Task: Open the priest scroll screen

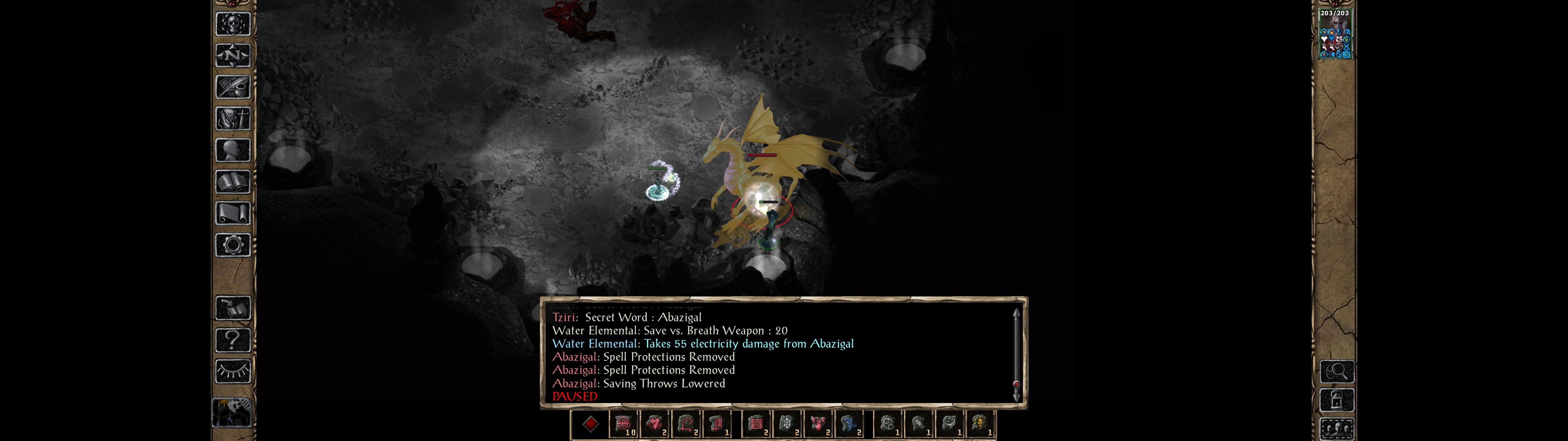Action: point(233,213)
